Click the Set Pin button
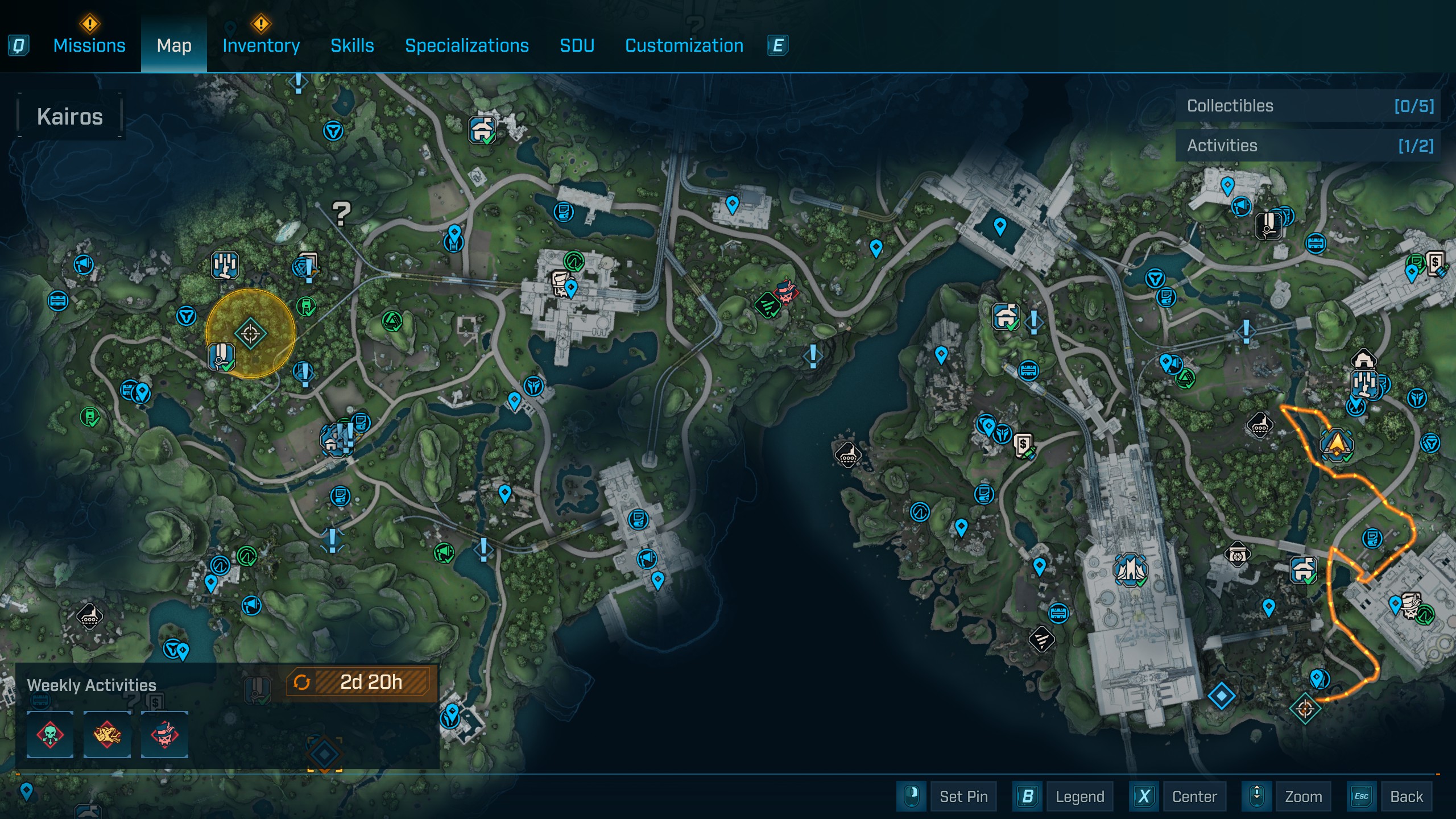The height and width of the screenshot is (819, 1456). coord(963,796)
